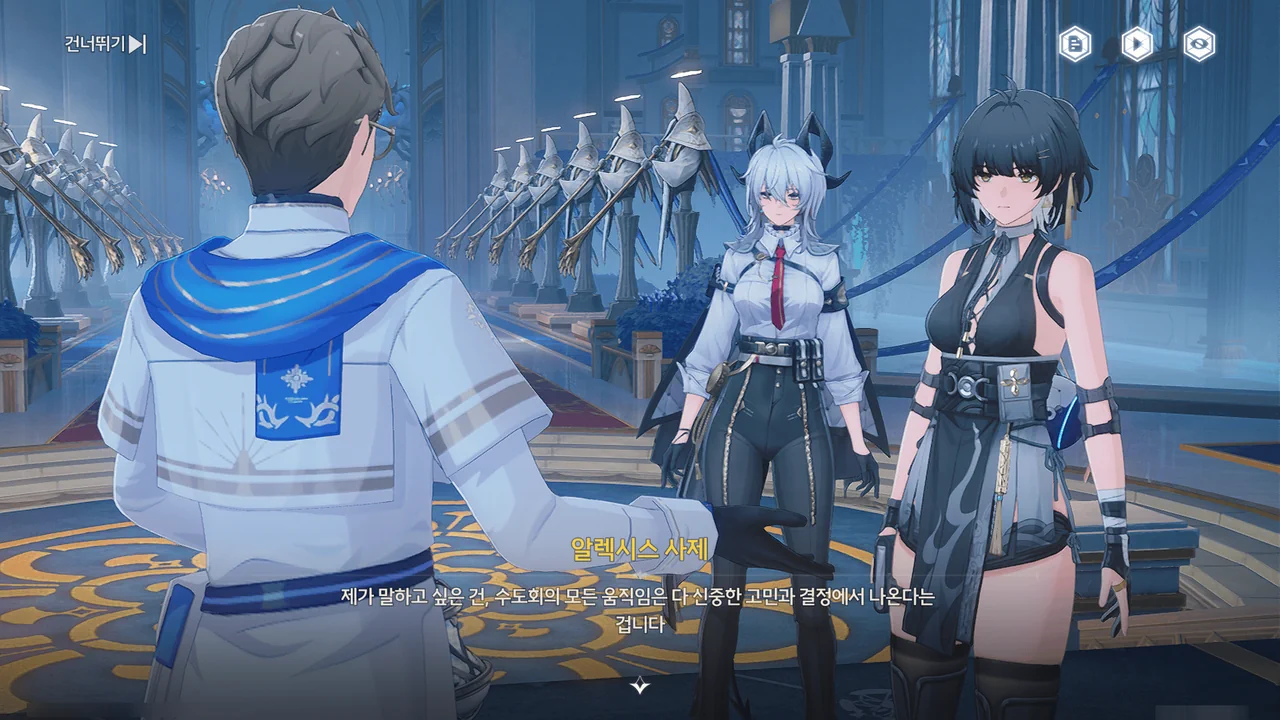Skip the cutscene with 건너뛰기 button

[x=105, y=44]
